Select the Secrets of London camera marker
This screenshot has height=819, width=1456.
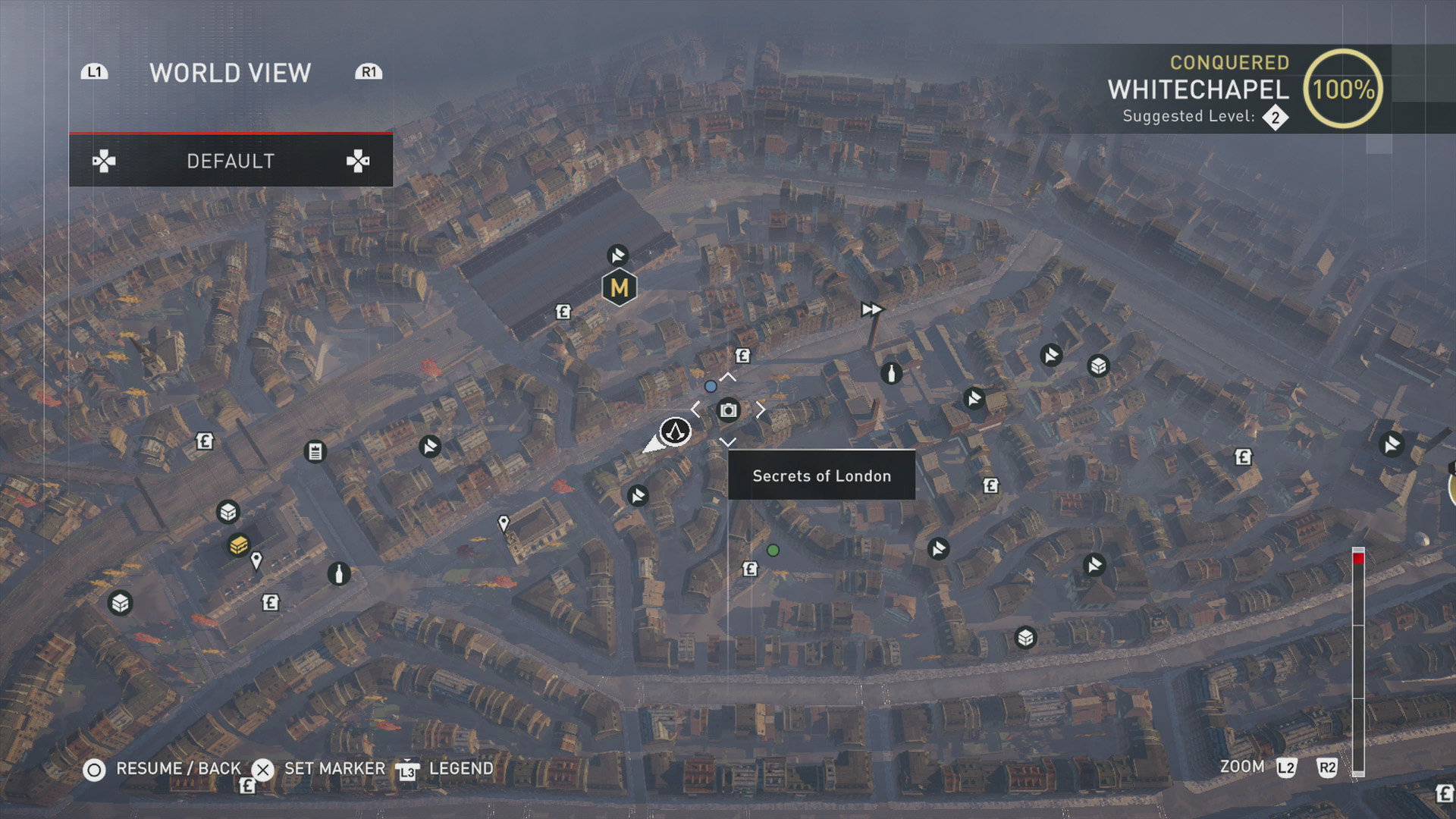click(x=728, y=410)
